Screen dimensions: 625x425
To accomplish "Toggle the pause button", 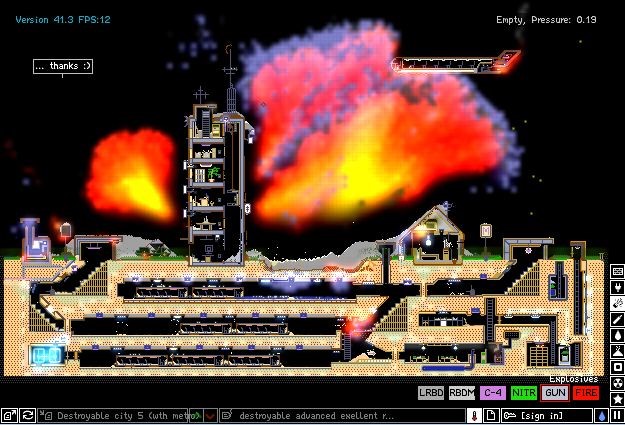I will (617, 415).
